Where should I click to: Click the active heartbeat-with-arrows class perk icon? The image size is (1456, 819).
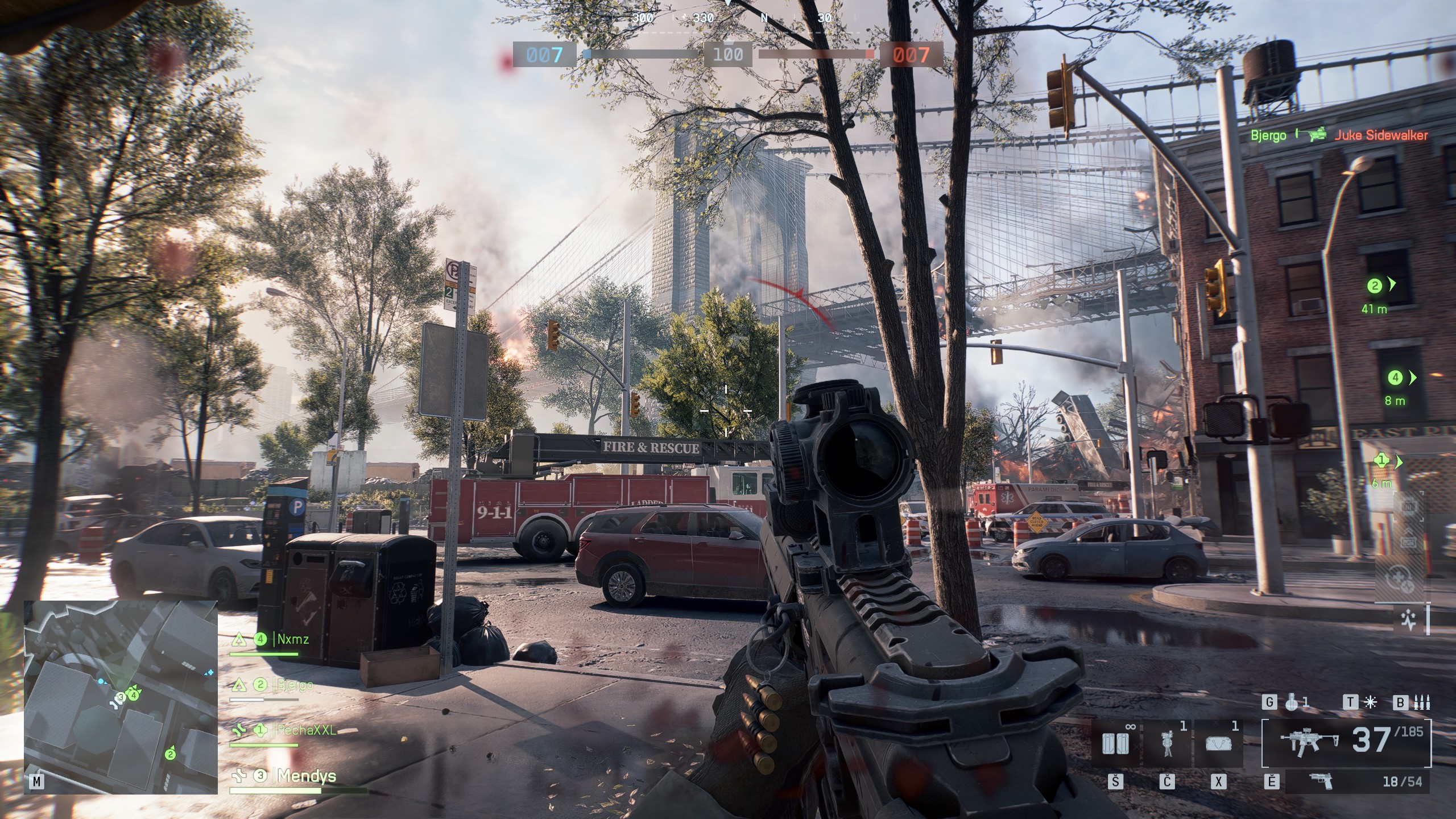[x=1409, y=621]
